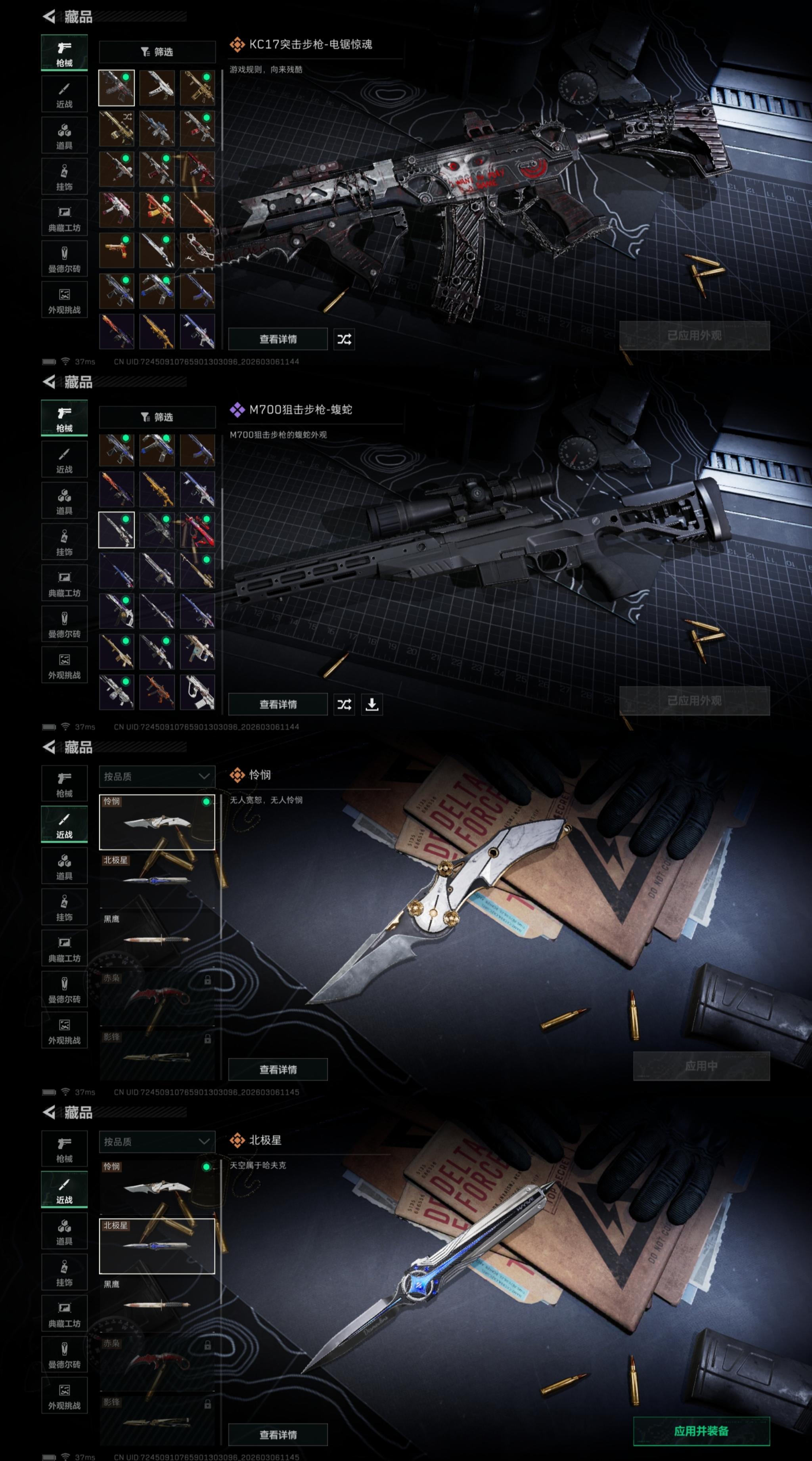The width and height of the screenshot is (812, 1461).
Task: View 查看详情 on the 怜悯 knife screen
Action: pos(278,1070)
